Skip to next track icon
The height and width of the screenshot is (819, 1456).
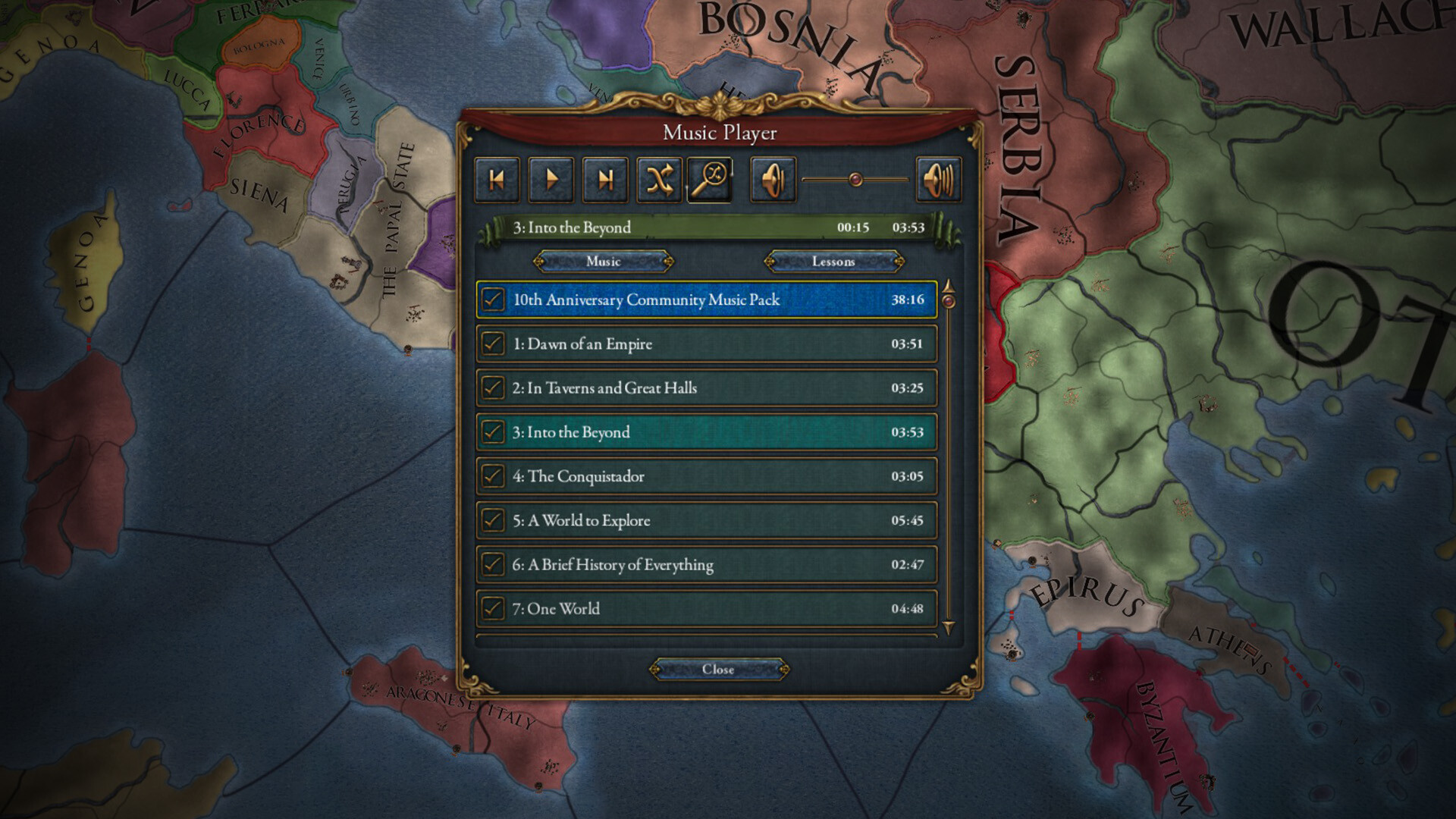pyautogui.click(x=605, y=180)
